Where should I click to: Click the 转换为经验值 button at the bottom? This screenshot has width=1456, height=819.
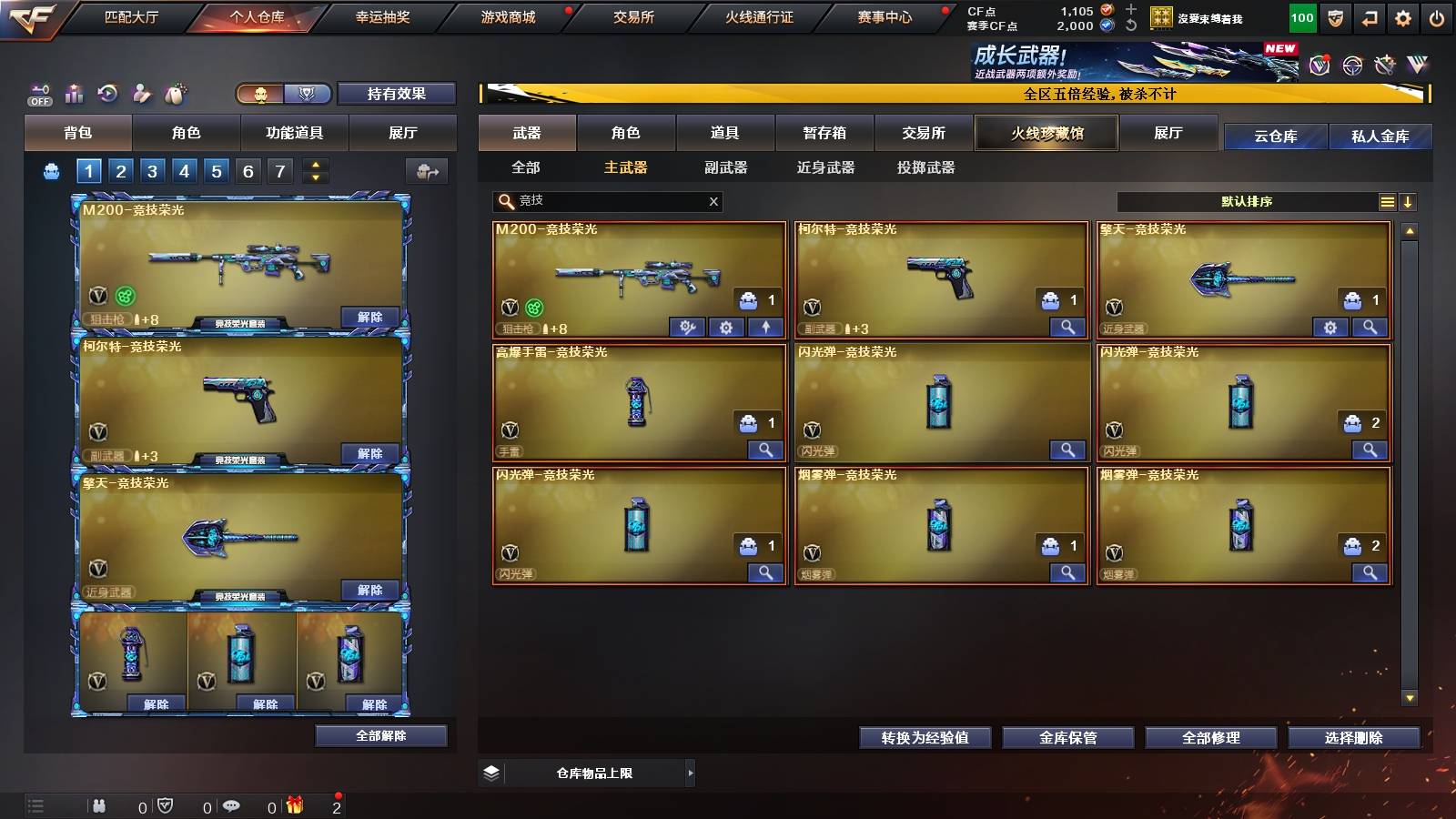pos(925,738)
